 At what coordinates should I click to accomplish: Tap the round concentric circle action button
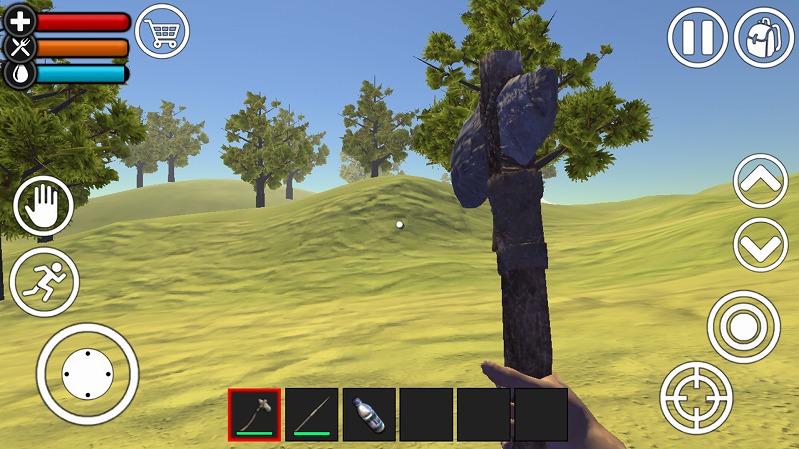click(744, 326)
